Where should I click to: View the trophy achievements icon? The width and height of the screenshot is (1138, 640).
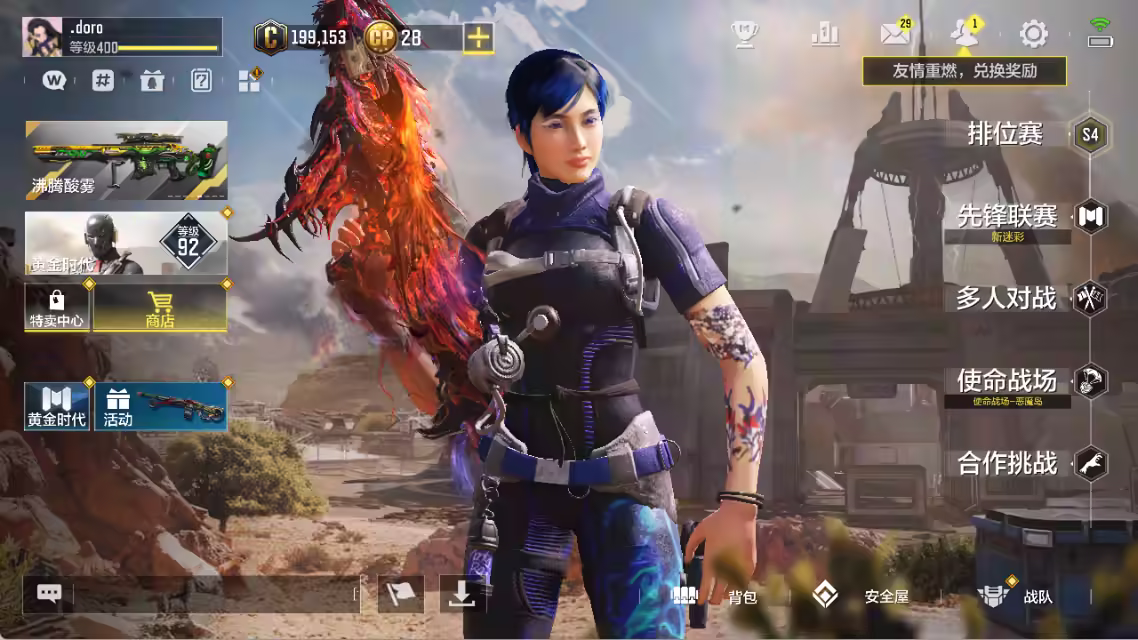pos(744,34)
